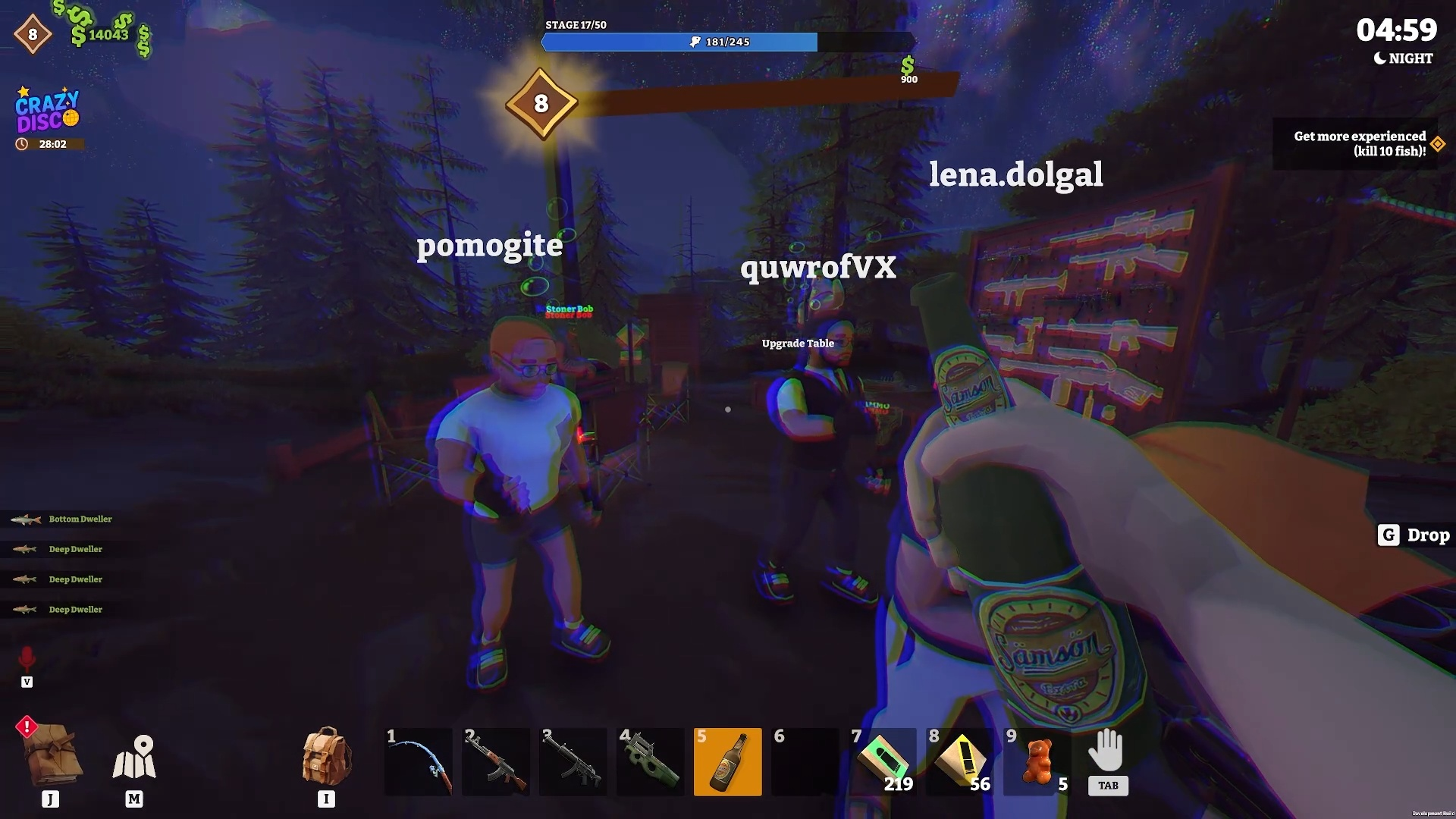Equip the P90 weapon in slot 4
The image size is (1456, 819).
click(x=651, y=761)
